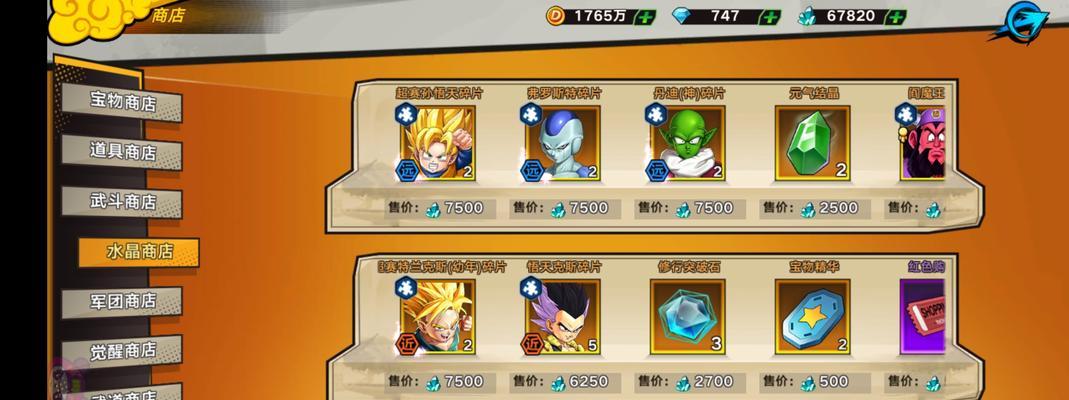Viewport: 1069px width, 400px height.
Task: Add crystals using the plus button
Action: [x=896, y=17]
